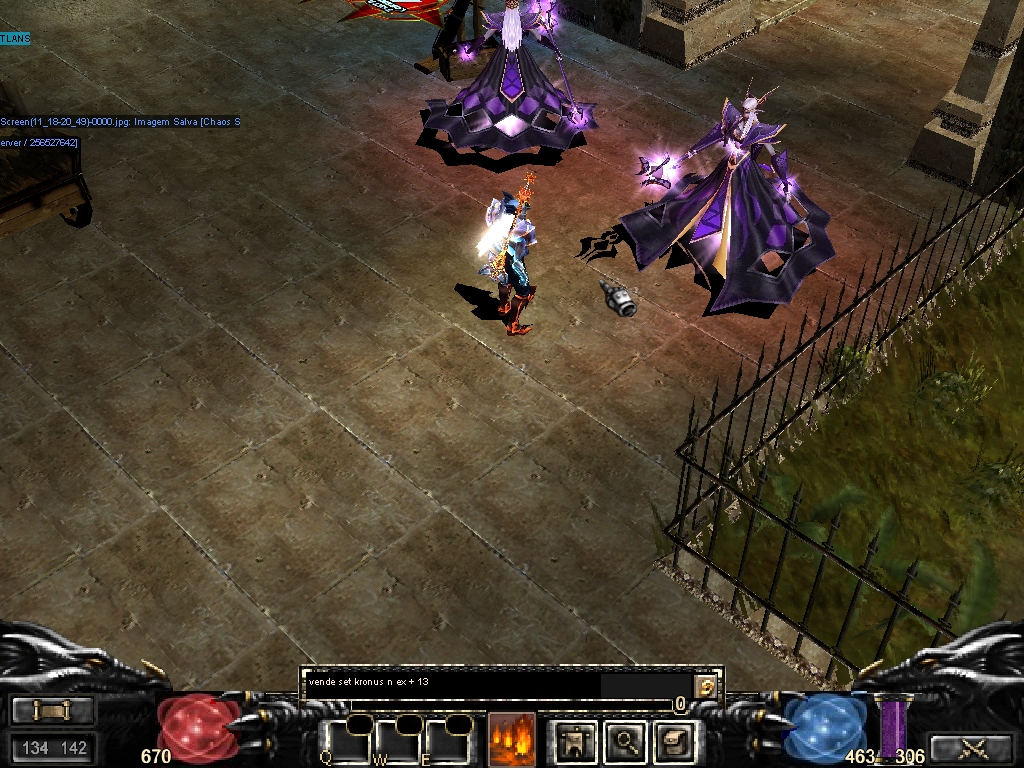Click the crossed swords button

click(x=971, y=747)
